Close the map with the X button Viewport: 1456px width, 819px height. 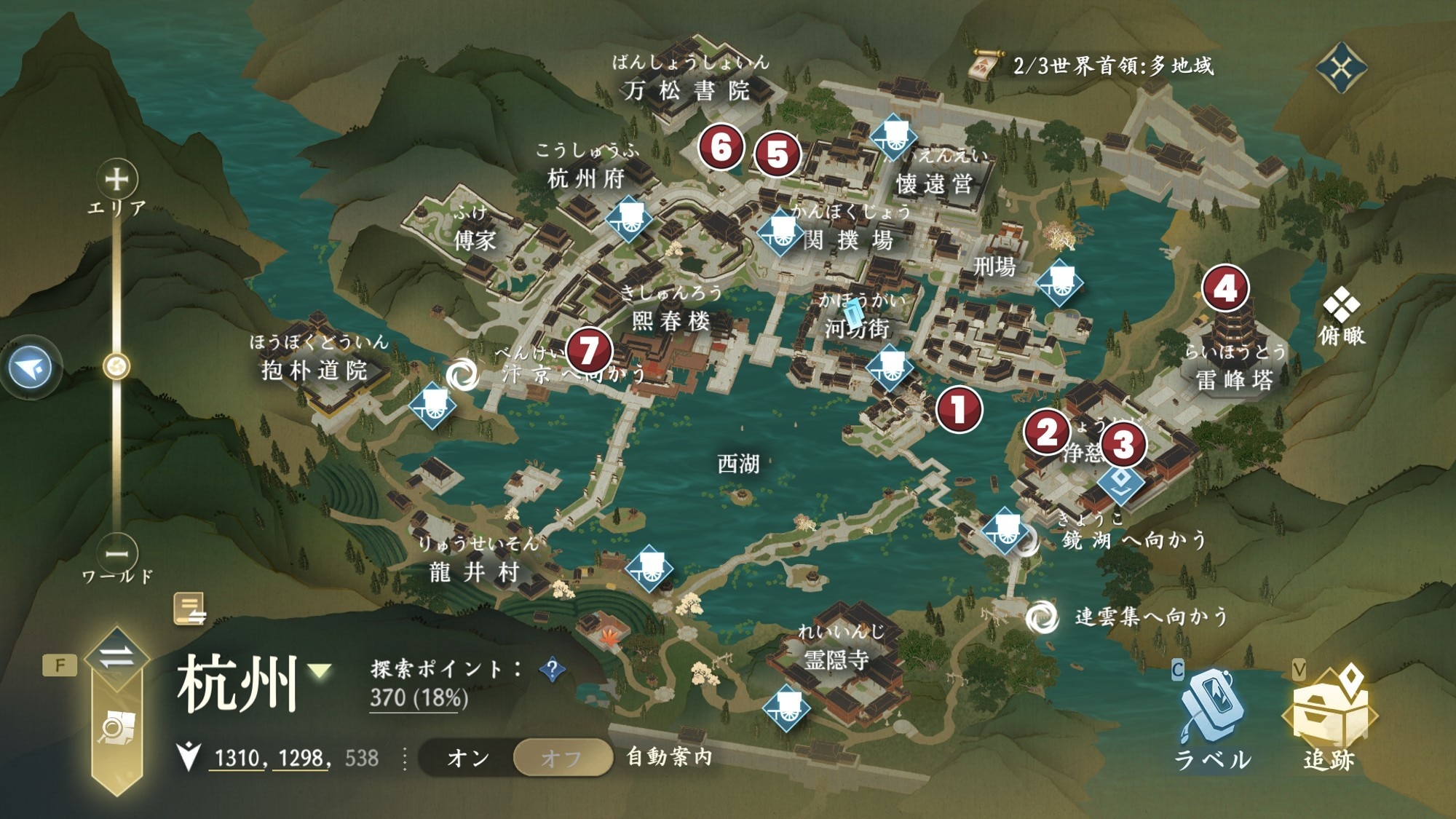click(x=1341, y=68)
